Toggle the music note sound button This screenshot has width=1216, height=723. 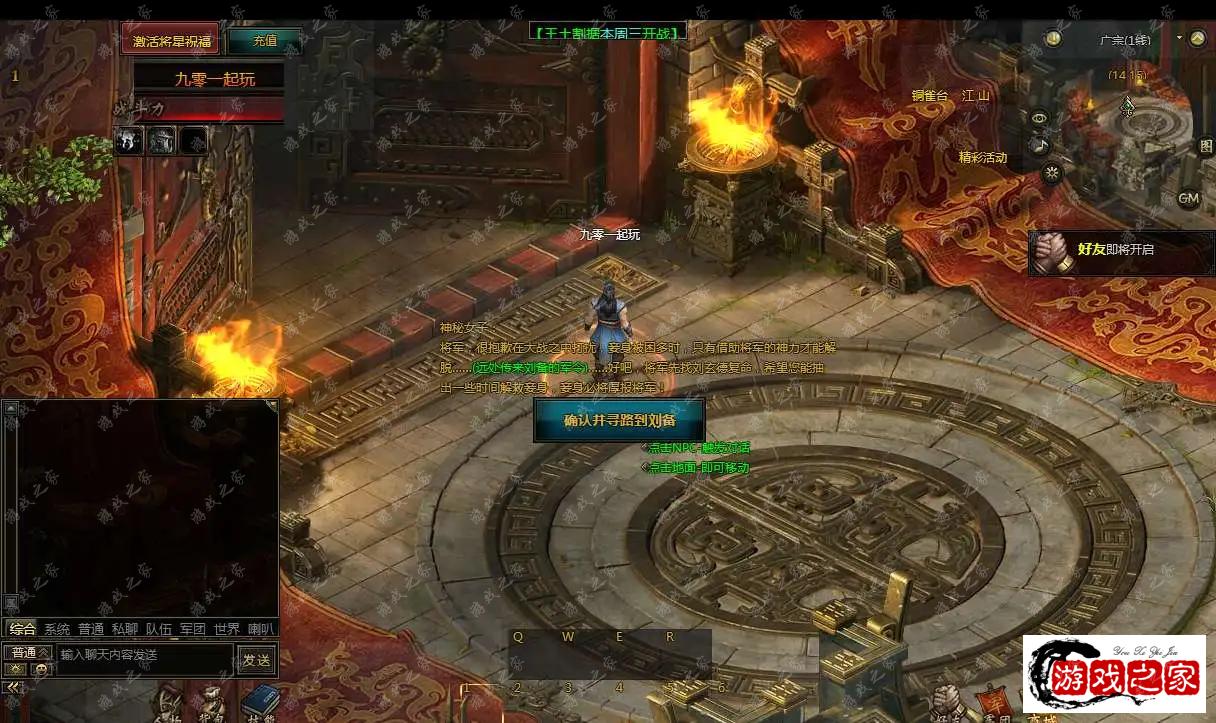1040,146
